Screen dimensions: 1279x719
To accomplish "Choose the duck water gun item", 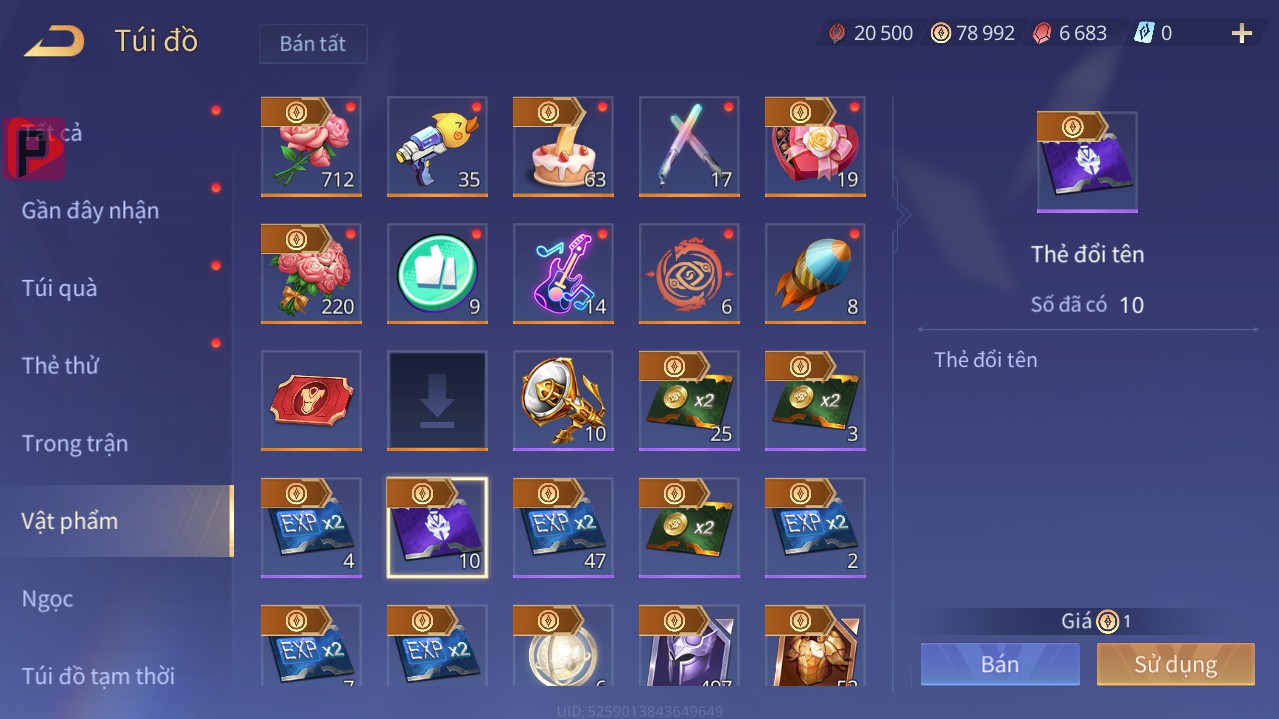I will 437,146.
